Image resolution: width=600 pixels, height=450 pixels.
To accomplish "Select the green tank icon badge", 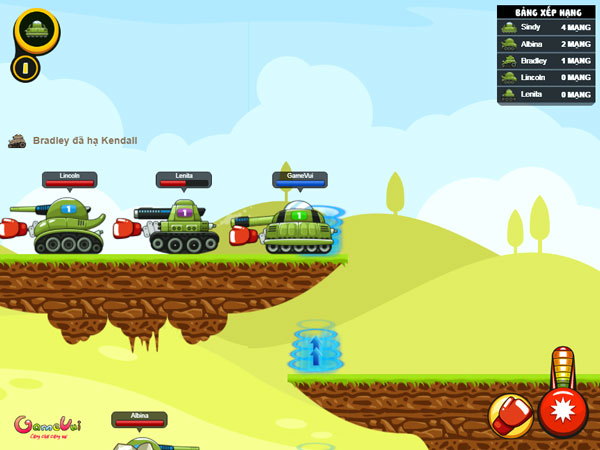I will click(x=36, y=30).
